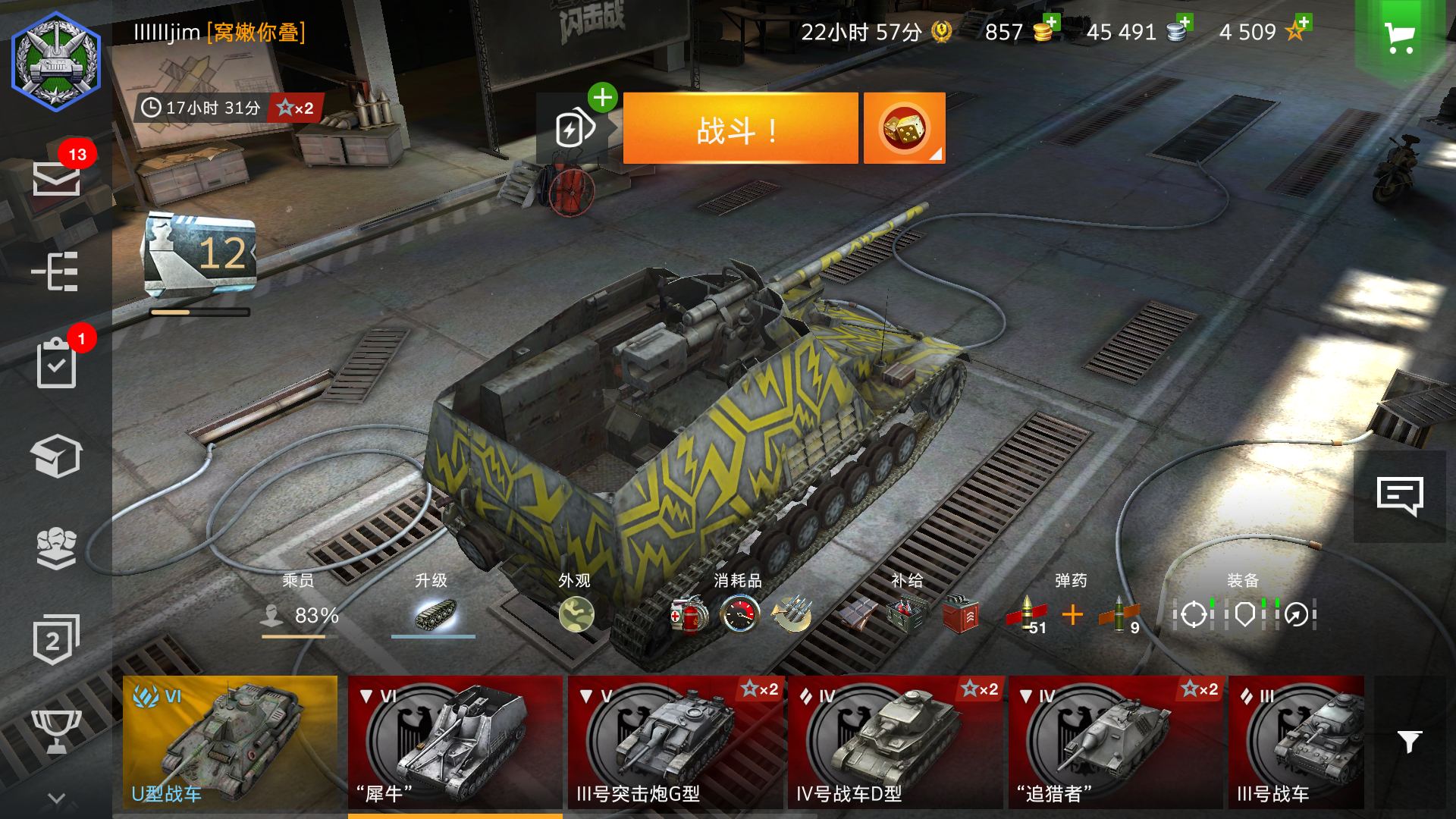Image resolution: width=1456 pixels, height=819 pixels.
Task: Click the plus to buy more gold
Action: click(x=1053, y=23)
